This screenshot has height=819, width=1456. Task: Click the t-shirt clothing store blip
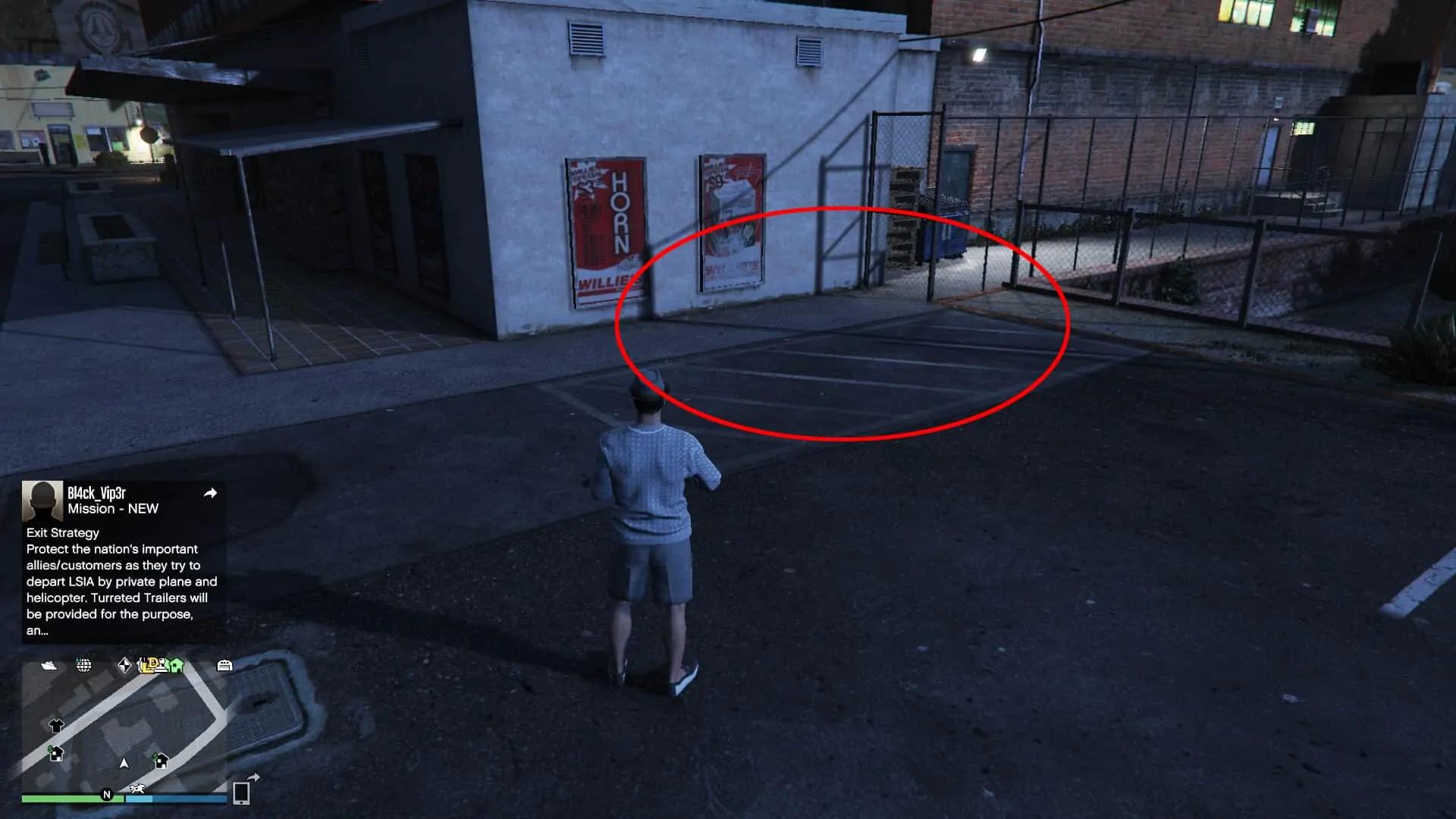coord(57,725)
